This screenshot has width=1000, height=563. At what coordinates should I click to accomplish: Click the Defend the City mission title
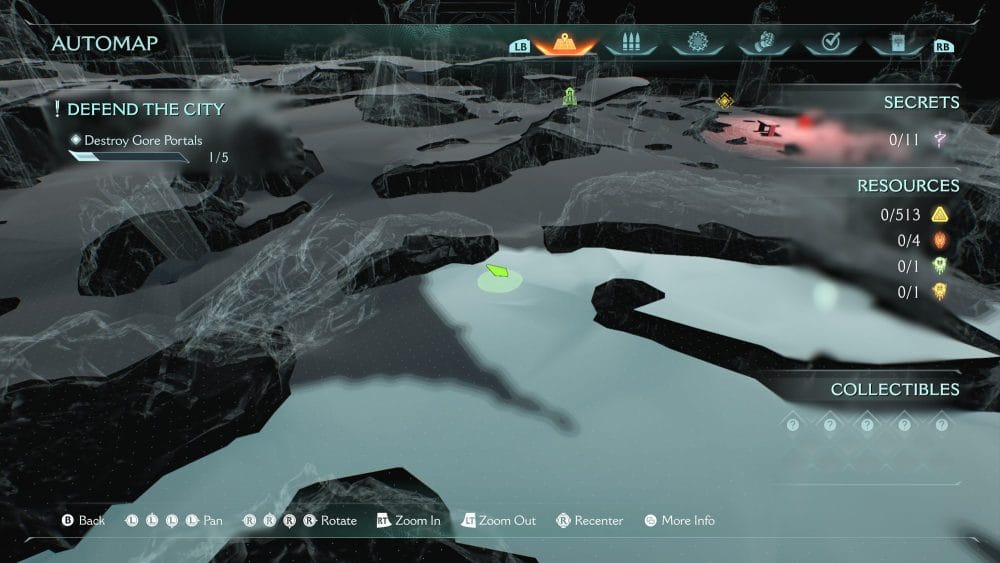click(x=145, y=108)
